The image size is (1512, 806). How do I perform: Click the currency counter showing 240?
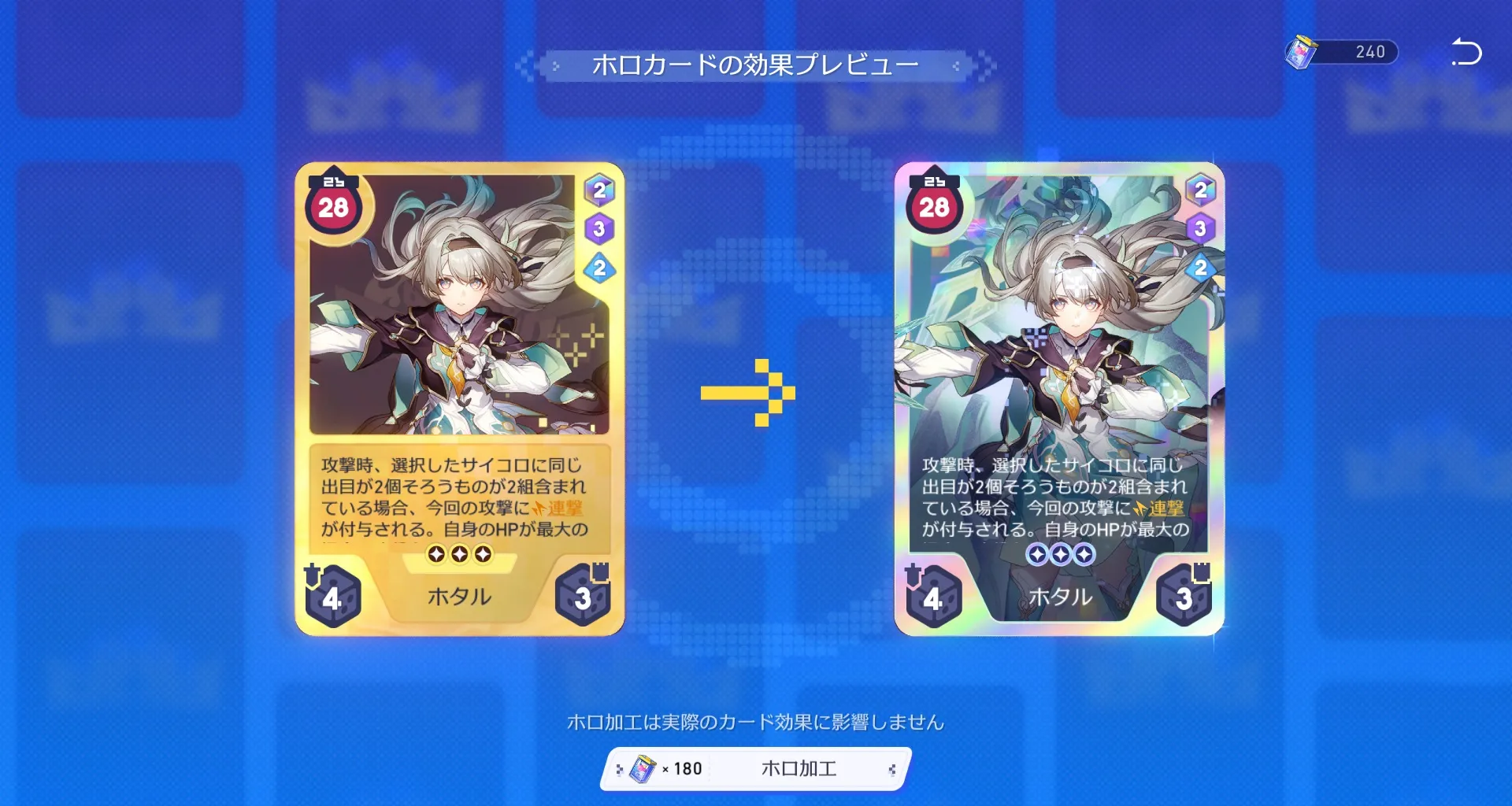[1372, 52]
